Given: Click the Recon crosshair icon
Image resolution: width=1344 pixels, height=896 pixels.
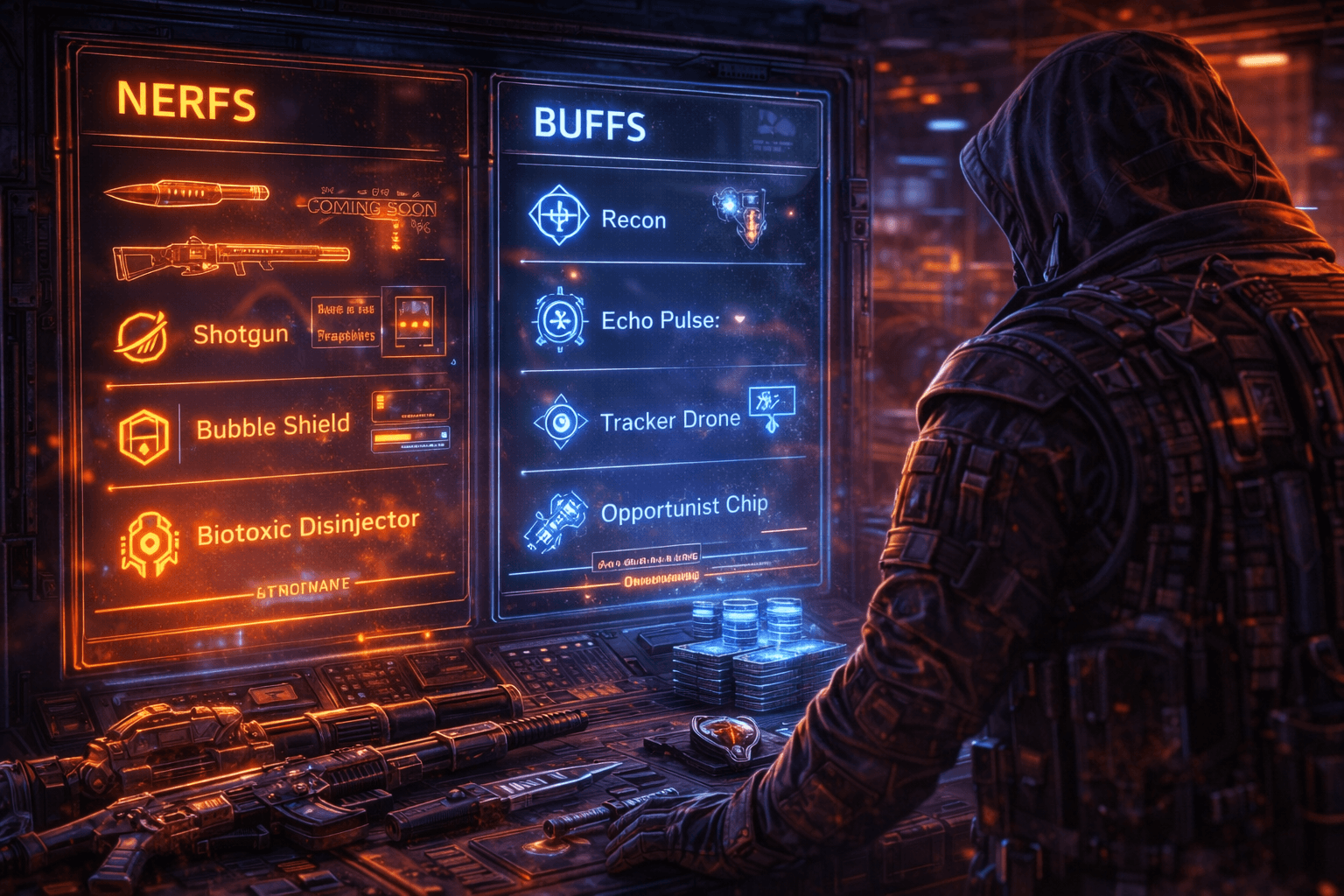Looking at the screenshot, I should click(558, 214).
